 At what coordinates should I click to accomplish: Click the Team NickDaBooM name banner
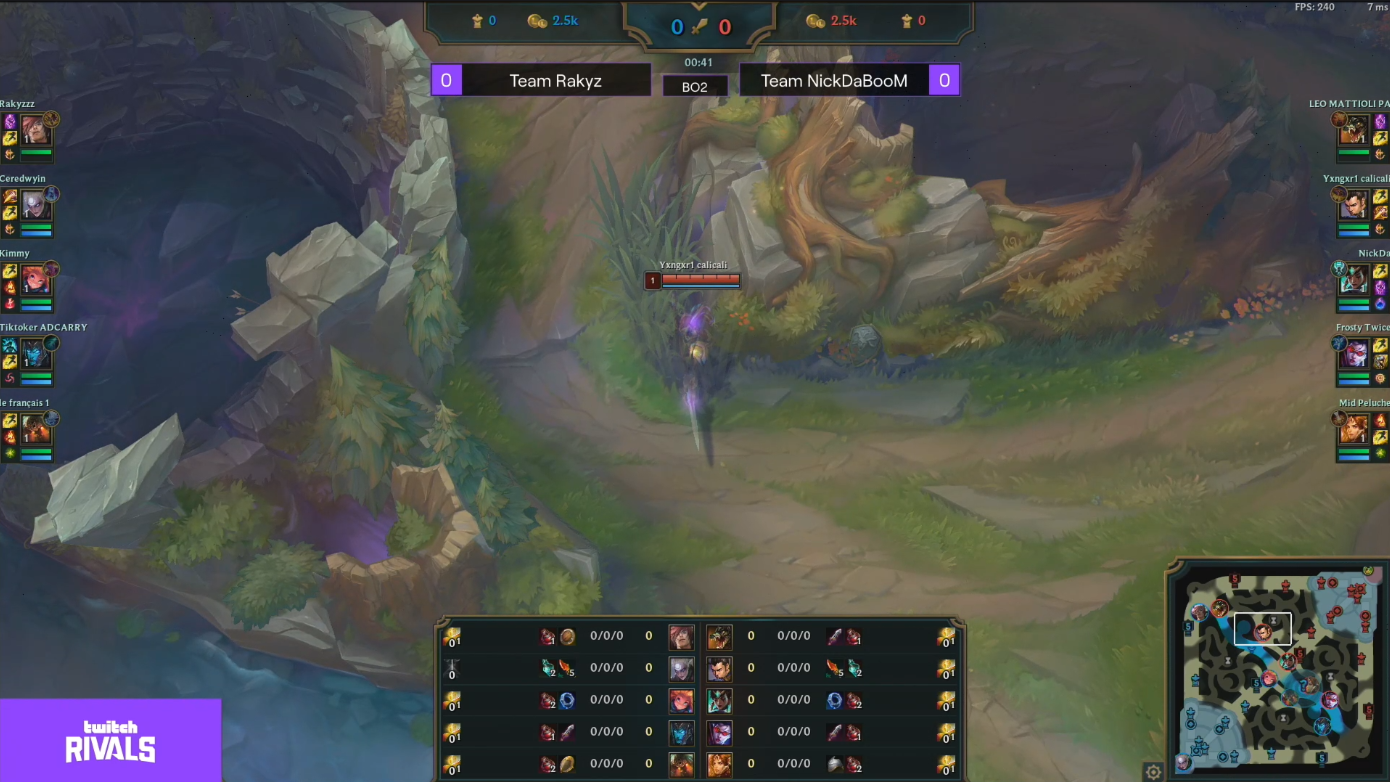click(834, 81)
